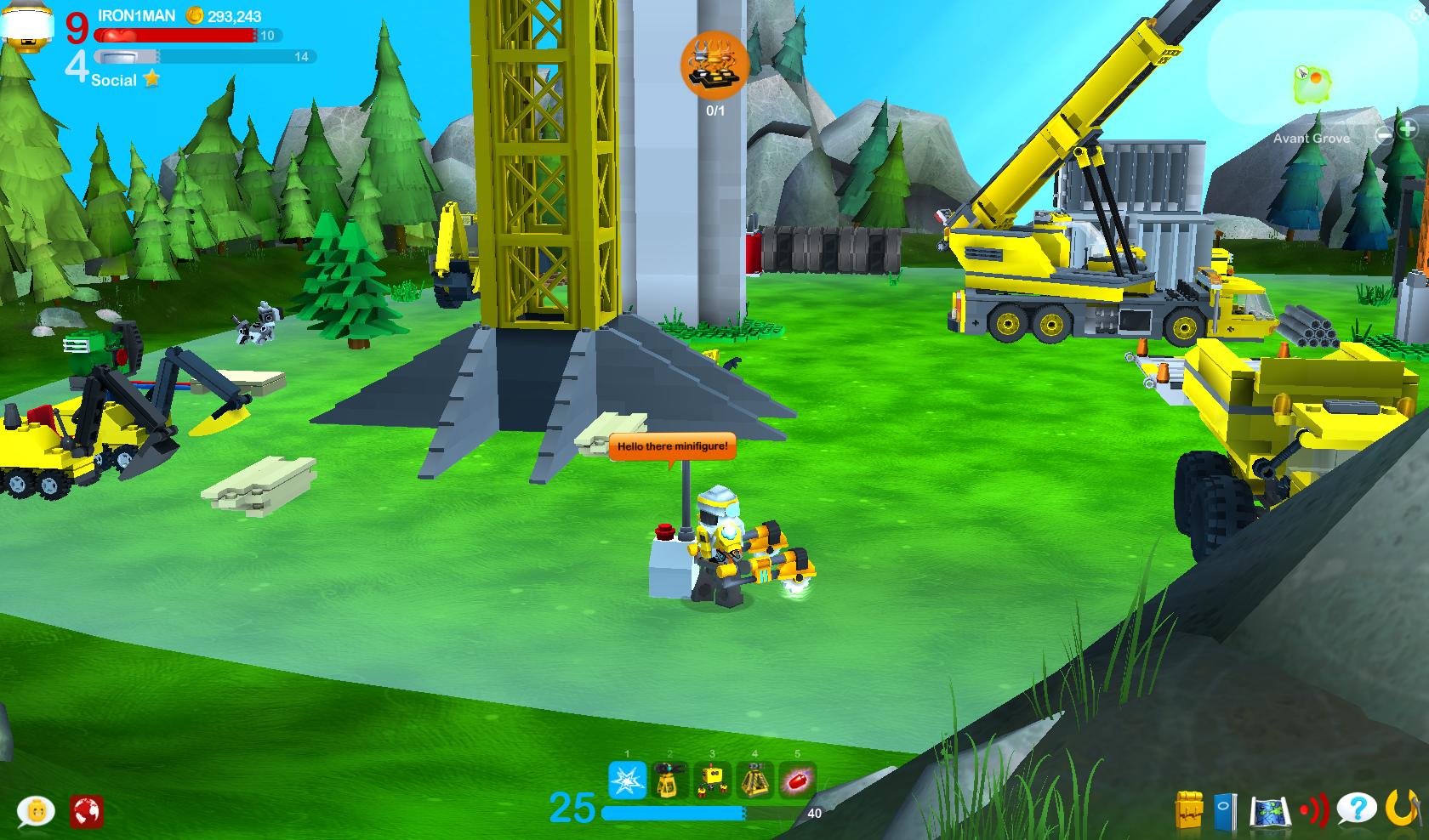Image resolution: width=1429 pixels, height=840 pixels.
Task: Use the yellow turret skill in slot 2
Action: point(669,780)
